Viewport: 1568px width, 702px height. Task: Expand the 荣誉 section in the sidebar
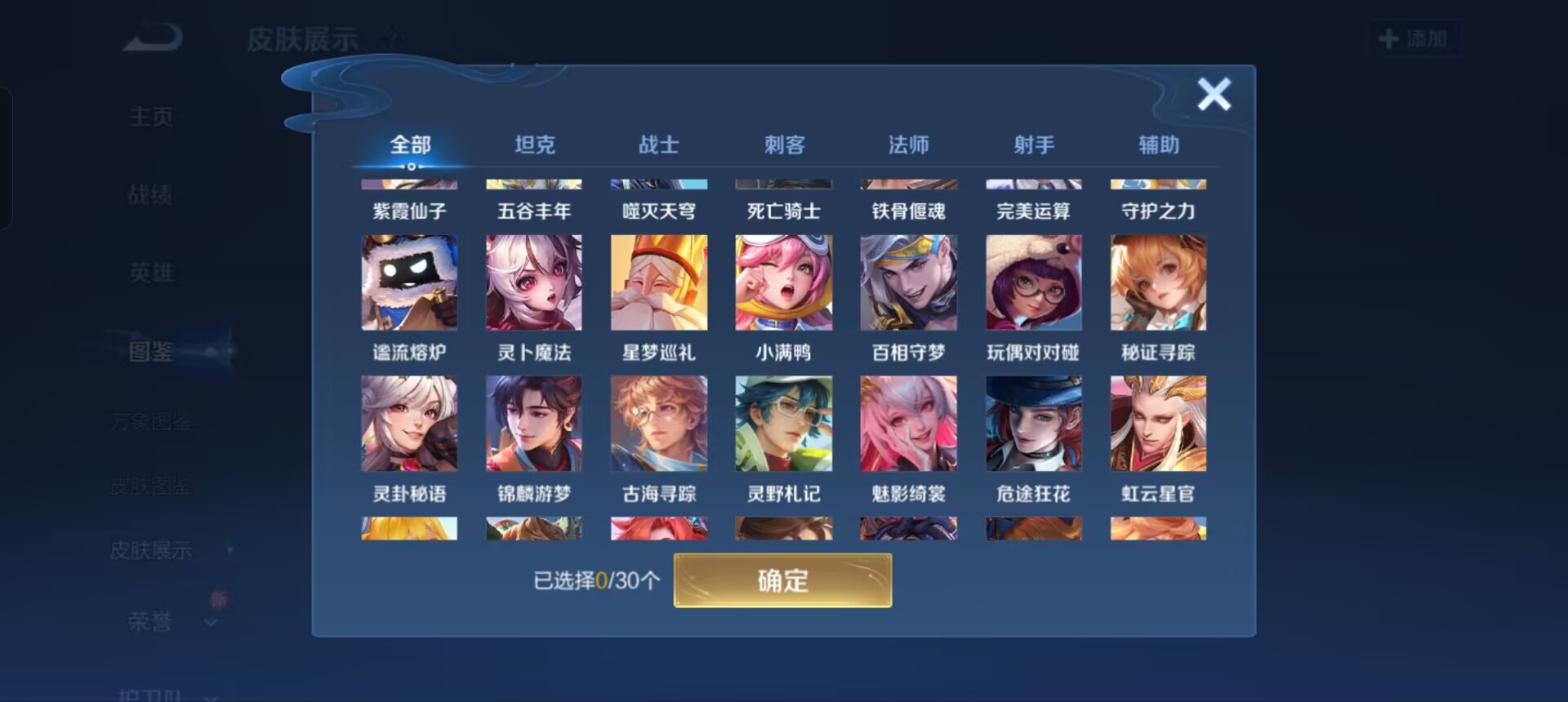pos(159,620)
